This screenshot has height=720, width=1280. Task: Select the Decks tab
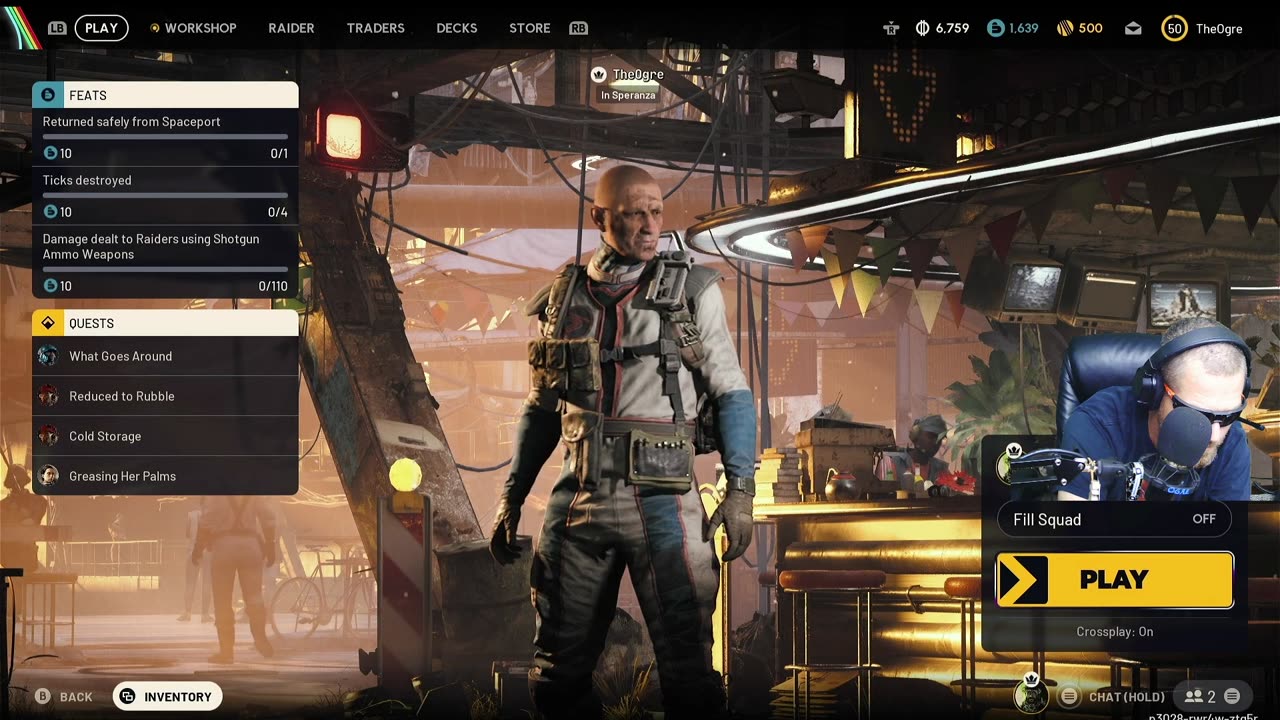tap(456, 28)
